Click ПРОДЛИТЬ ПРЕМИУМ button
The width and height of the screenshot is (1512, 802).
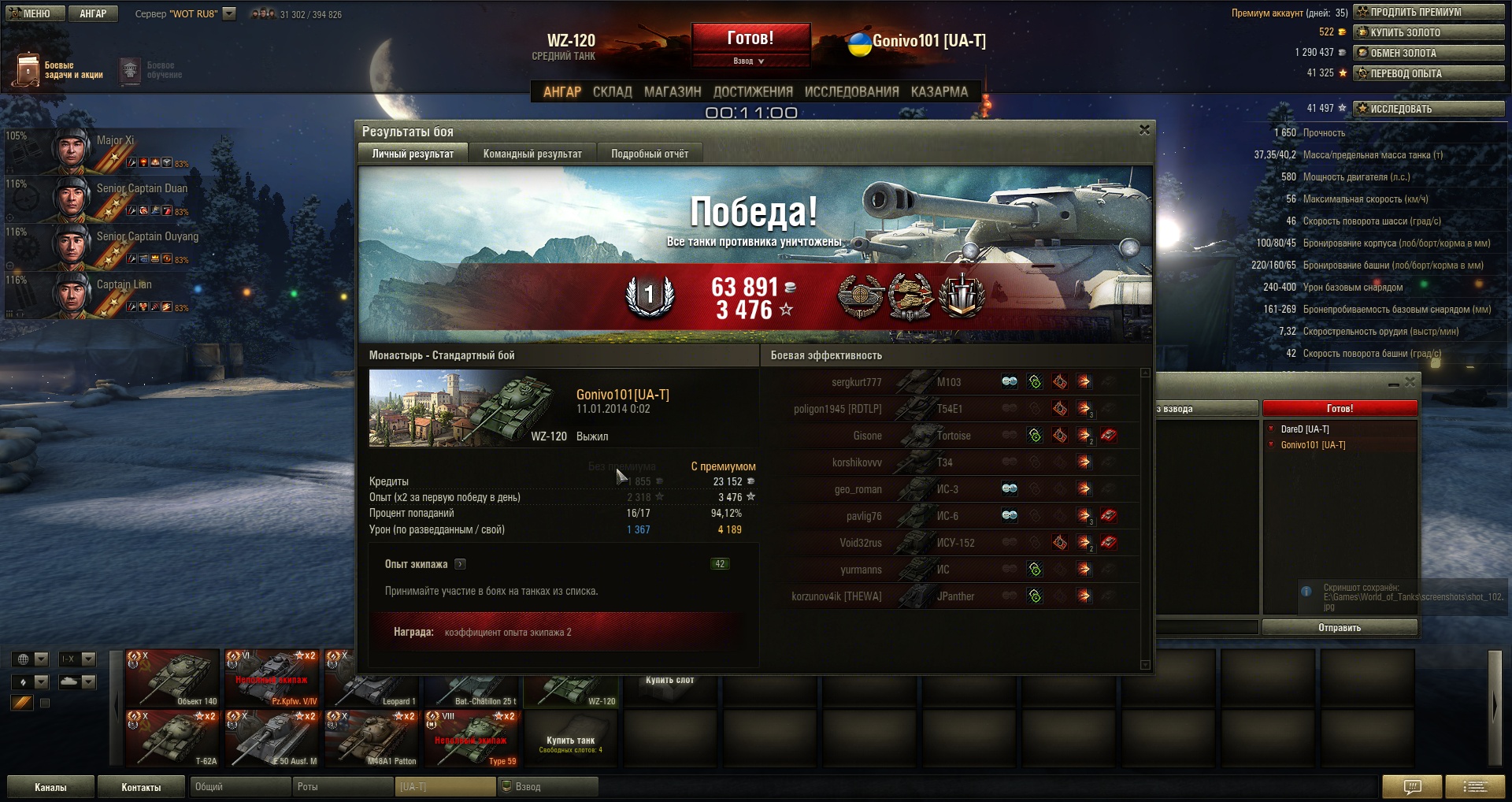(1429, 12)
